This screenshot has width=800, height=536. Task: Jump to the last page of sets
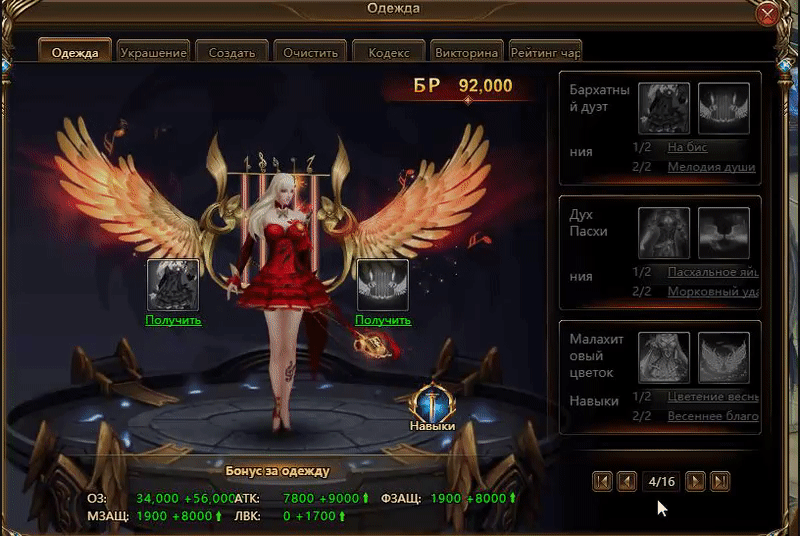click(x=720, y=481)
